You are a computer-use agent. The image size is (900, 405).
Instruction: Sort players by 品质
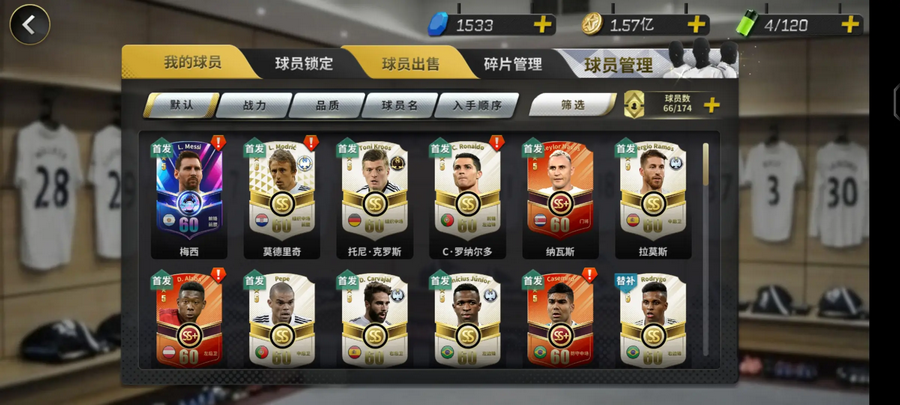(x=327, y=104)
